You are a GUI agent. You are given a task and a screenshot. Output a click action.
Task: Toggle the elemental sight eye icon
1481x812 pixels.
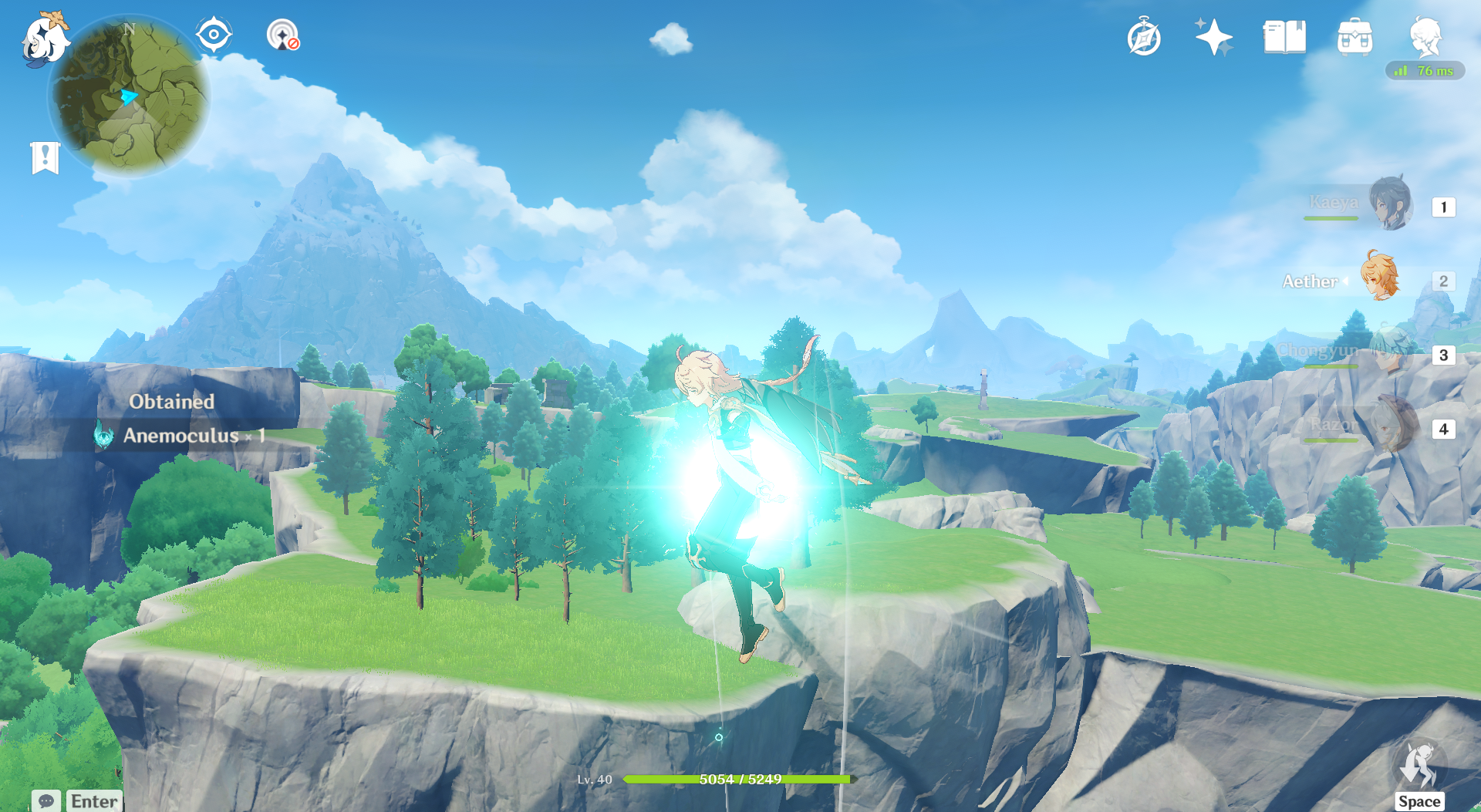pyautogui.click(x=213, y=35)
